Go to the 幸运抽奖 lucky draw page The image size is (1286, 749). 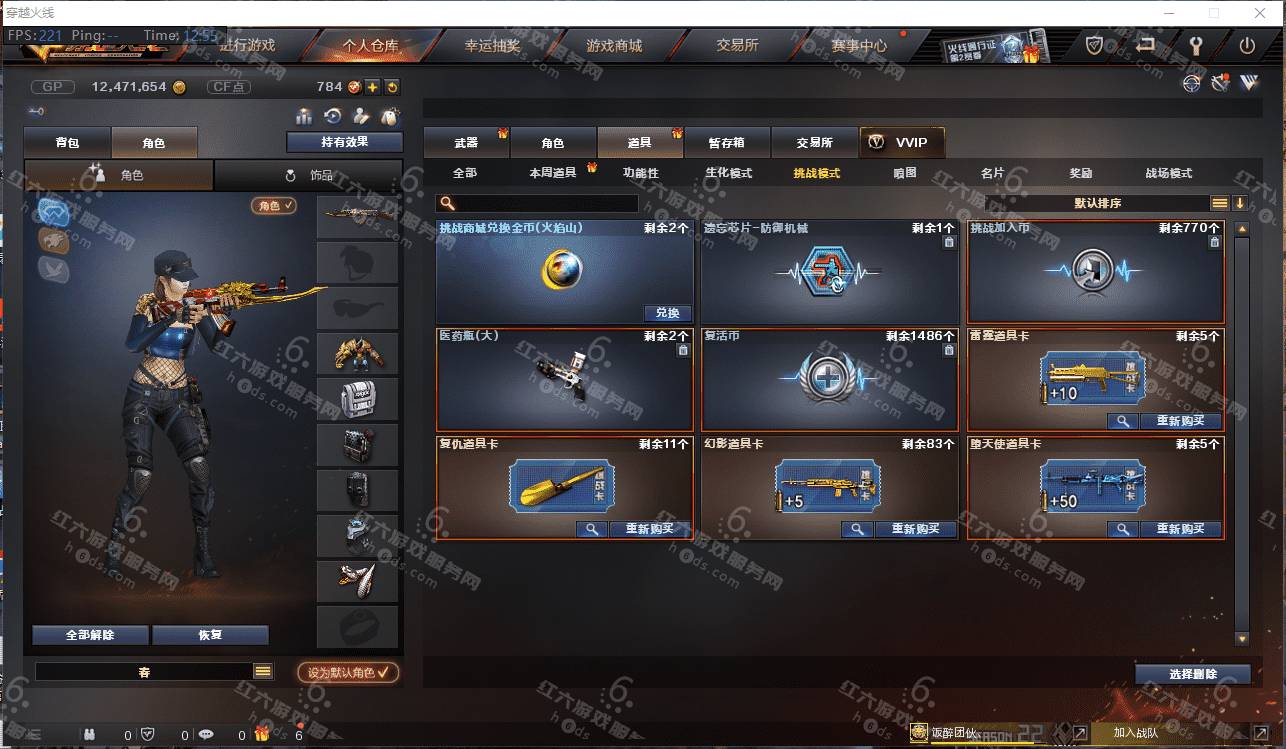coord(492,46)
